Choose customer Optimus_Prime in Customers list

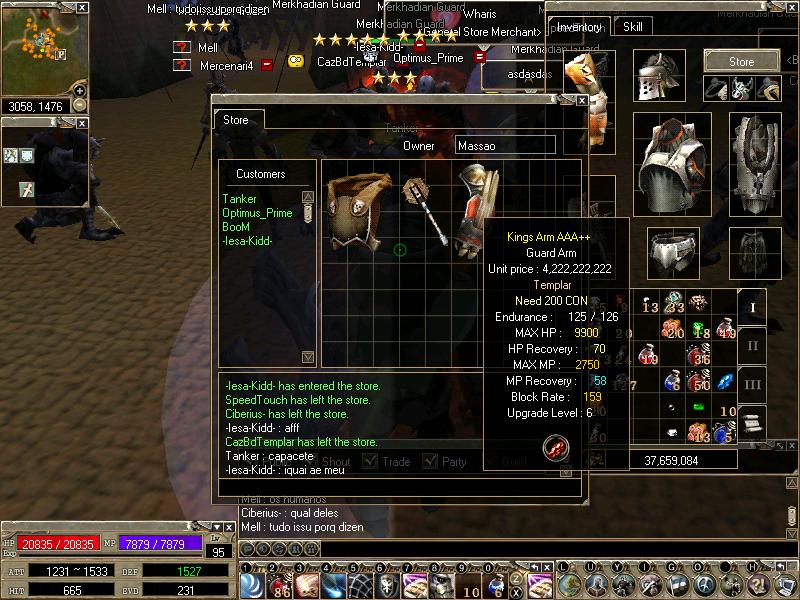pyautogui.click(x=257, y=213)
